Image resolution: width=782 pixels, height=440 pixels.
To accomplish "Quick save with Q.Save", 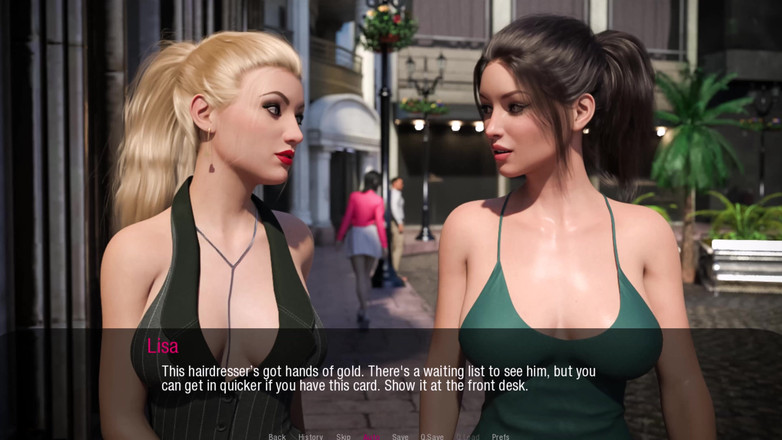I will click(432, 436).
